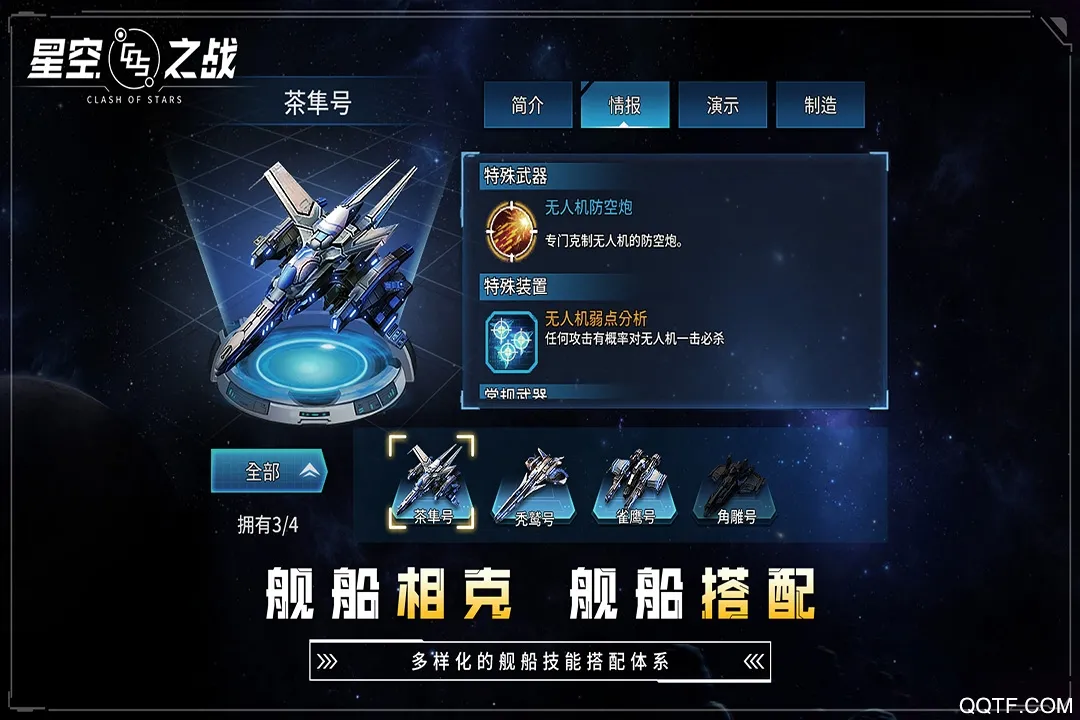Image resolution: width=1080 pixels, height=720 pixels.
Task: Click the 无人机弱点分析 device icon
Action: (x=511, y=338)
